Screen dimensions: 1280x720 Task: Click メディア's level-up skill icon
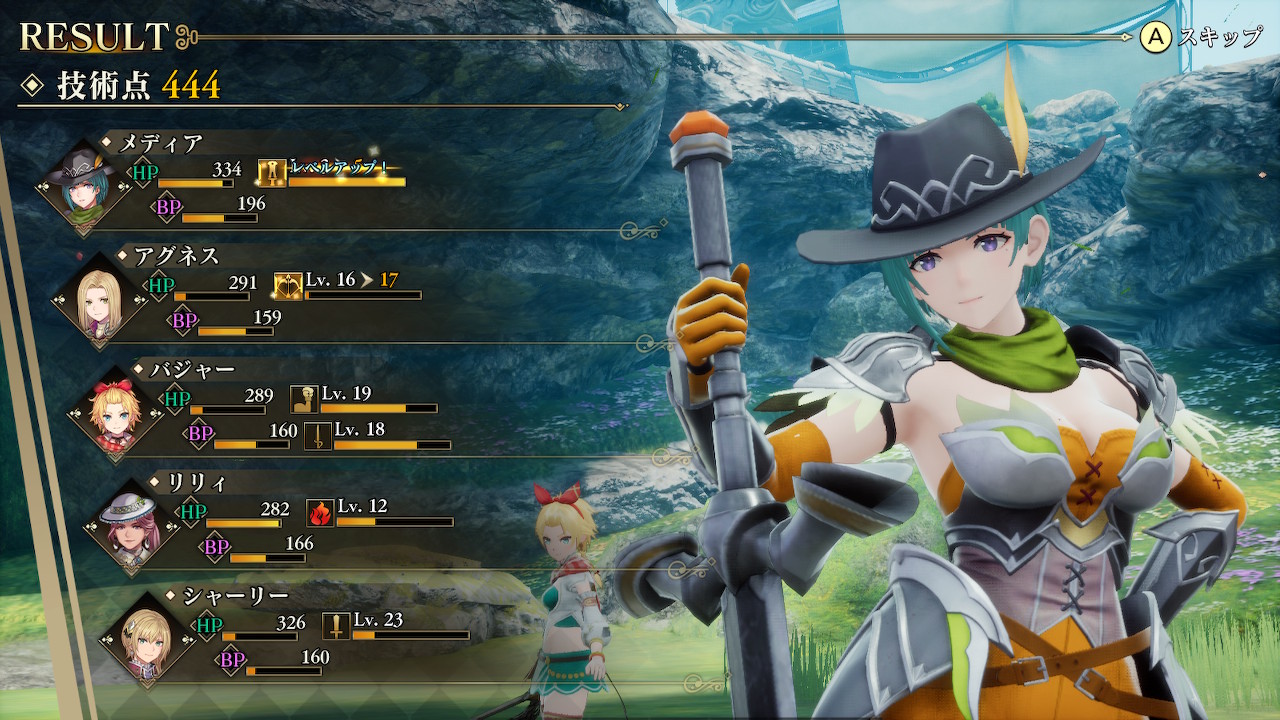271,174
